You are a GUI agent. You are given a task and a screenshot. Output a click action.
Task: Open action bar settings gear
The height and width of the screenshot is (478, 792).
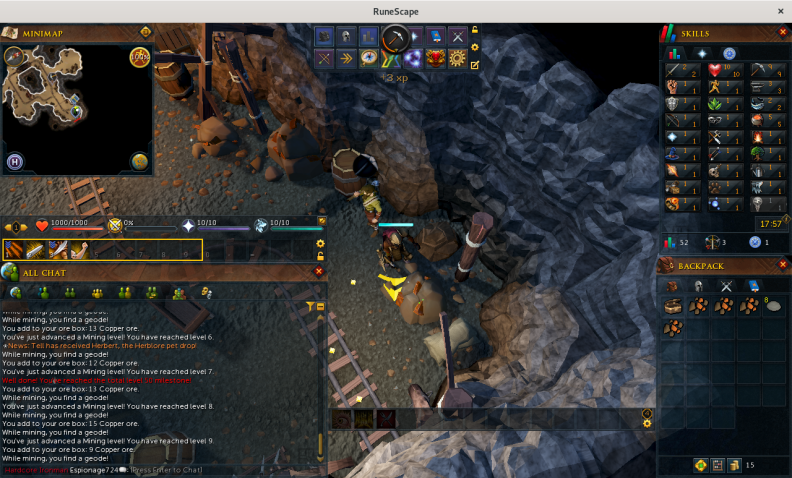coord(320,243)
